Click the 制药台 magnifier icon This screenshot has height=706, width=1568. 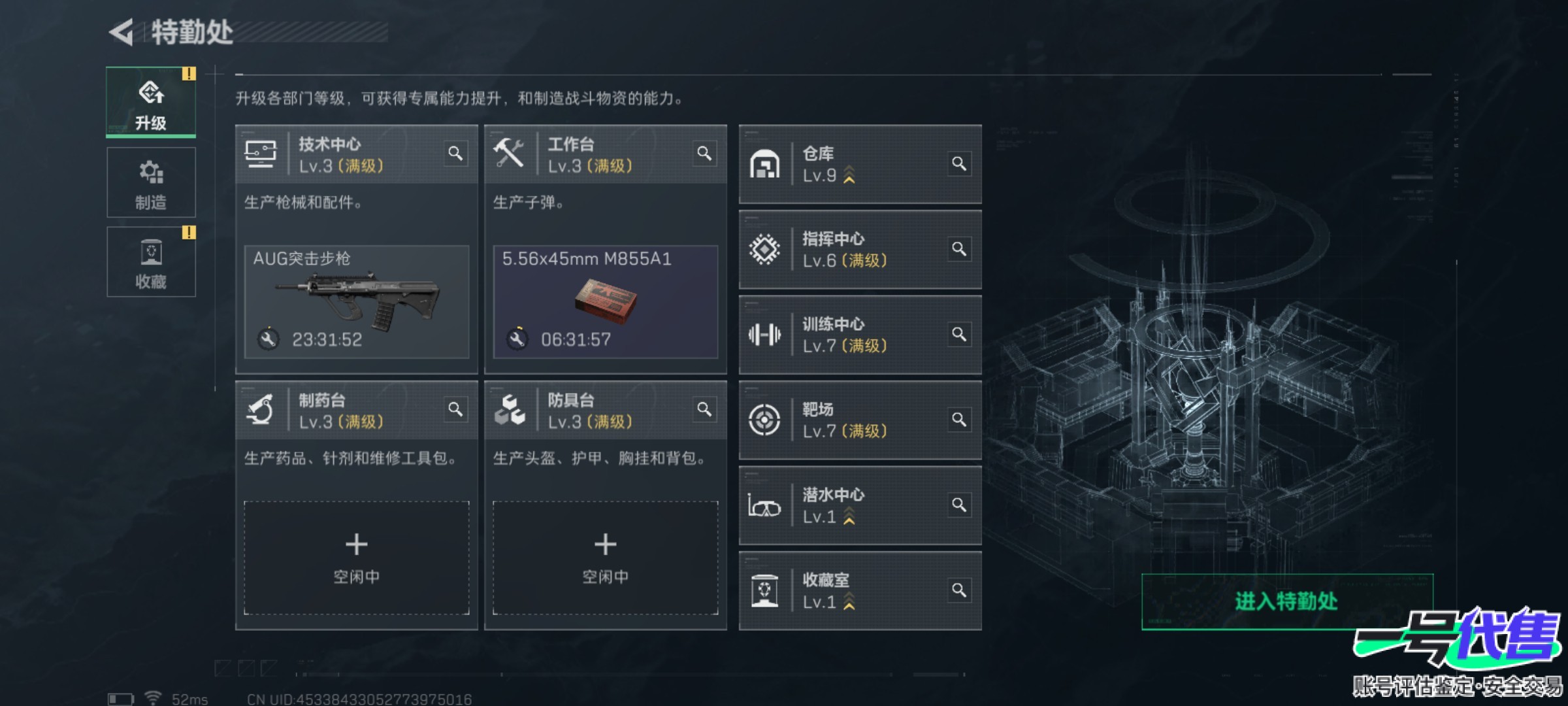click(x=455, y=409)
